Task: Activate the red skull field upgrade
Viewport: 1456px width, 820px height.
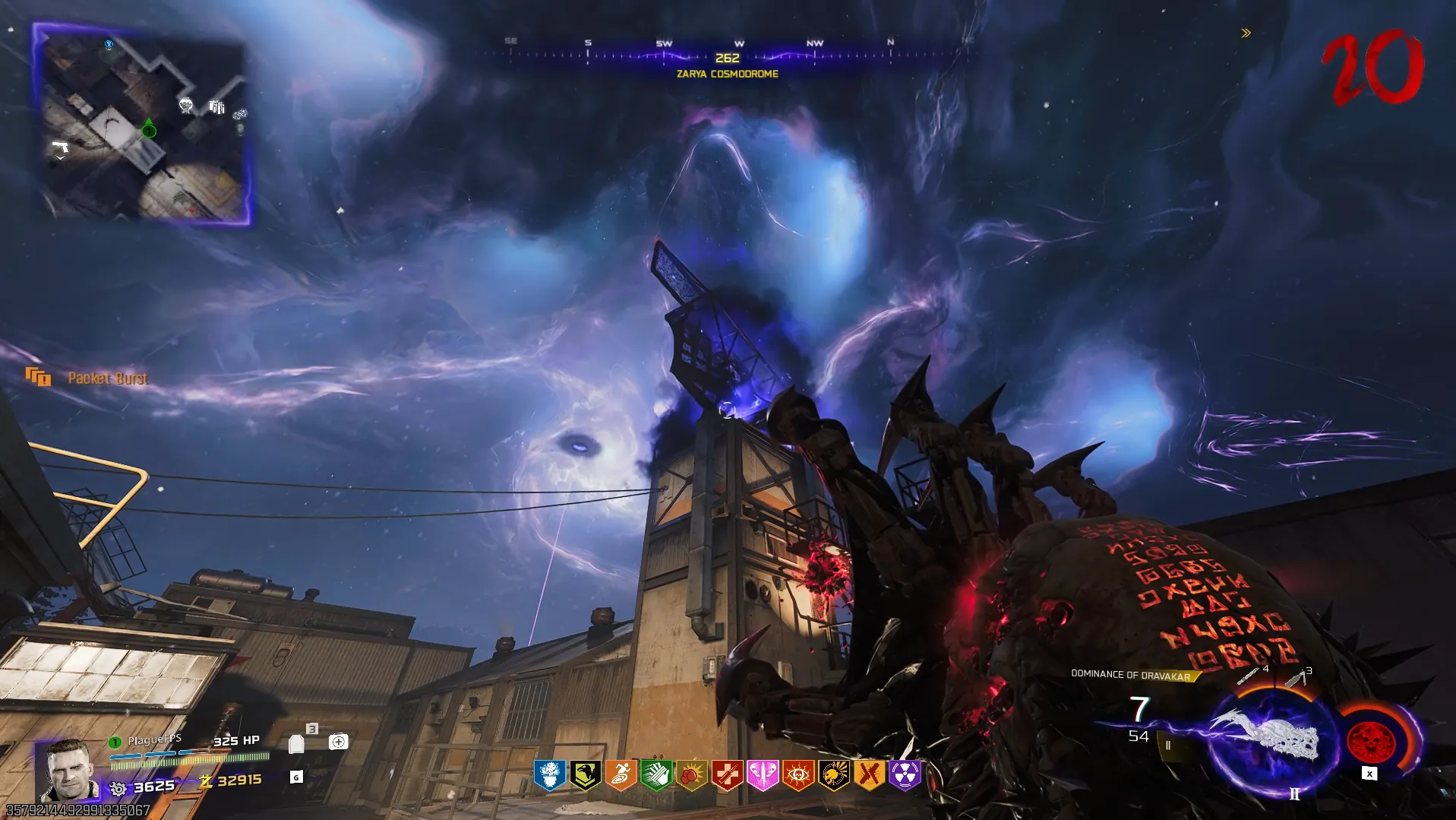Action: coord(1371,740)
